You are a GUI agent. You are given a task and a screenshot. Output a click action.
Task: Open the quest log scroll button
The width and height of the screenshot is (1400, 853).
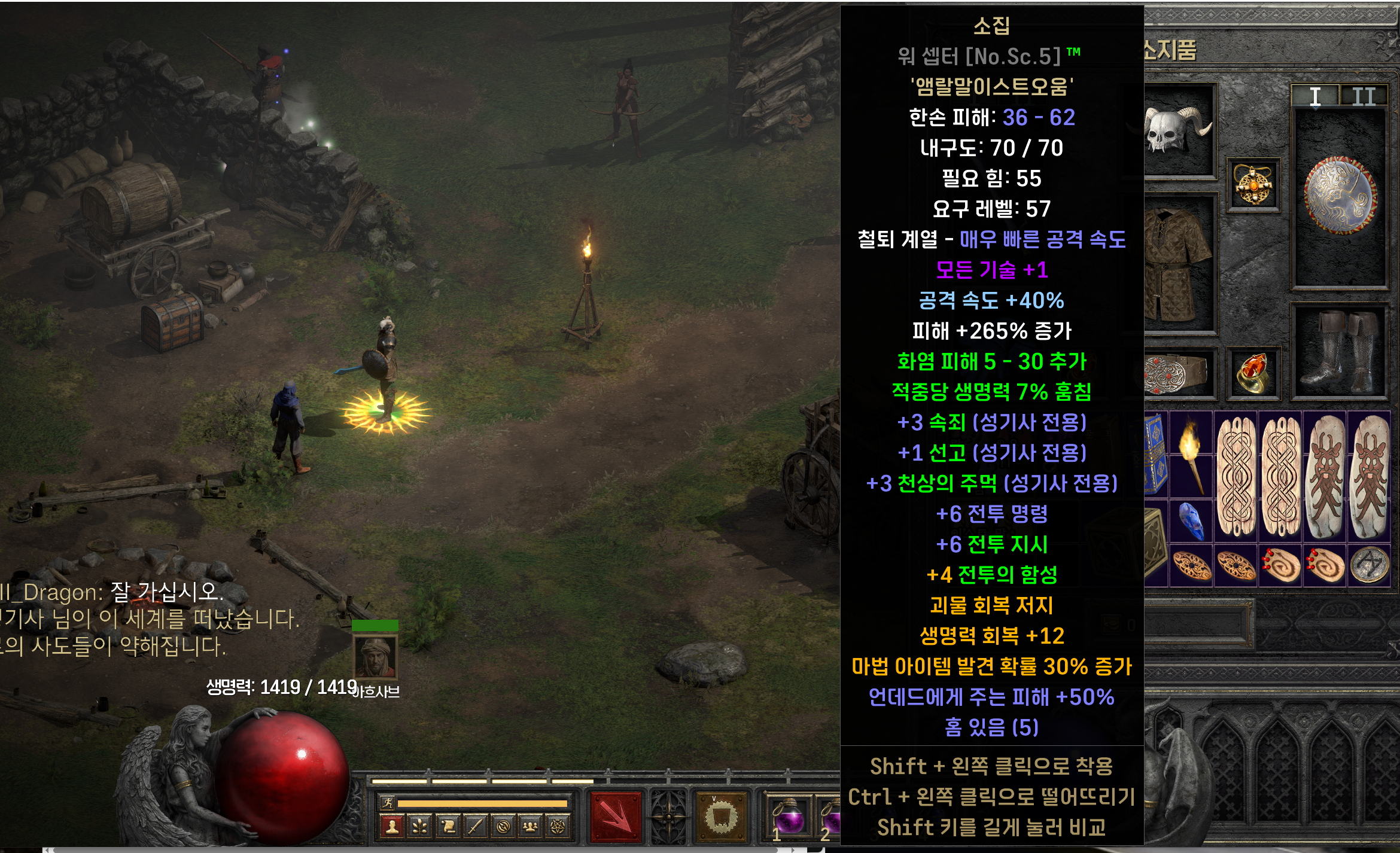click(447, 827)
